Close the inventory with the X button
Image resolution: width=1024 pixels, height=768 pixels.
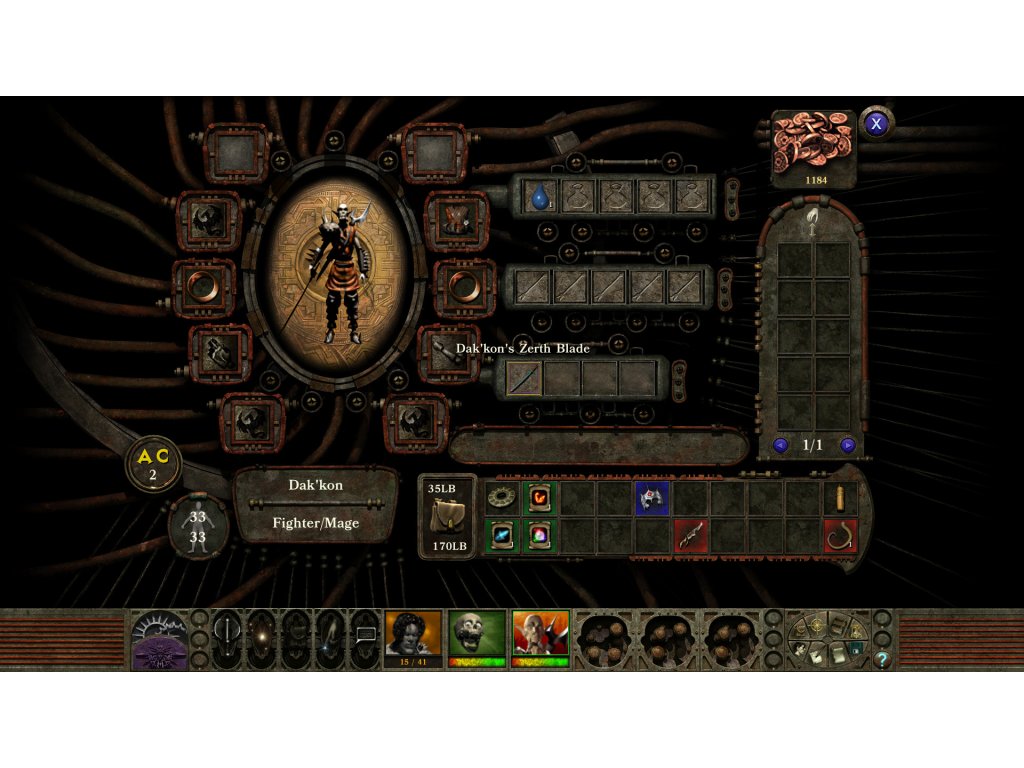pyautogui.click(x=877, y=123)
